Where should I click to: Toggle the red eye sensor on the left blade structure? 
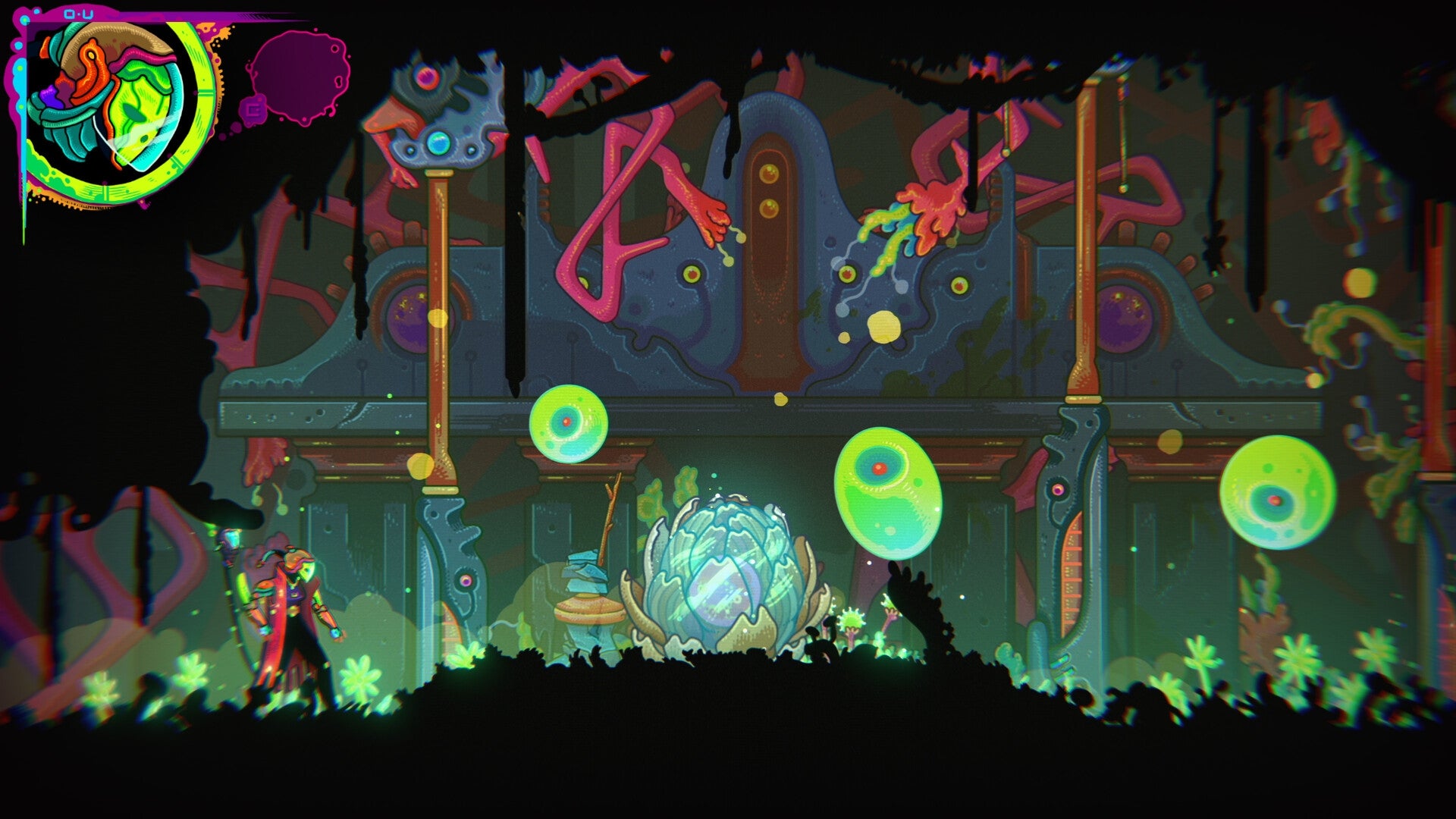click(x=466, y=581)
